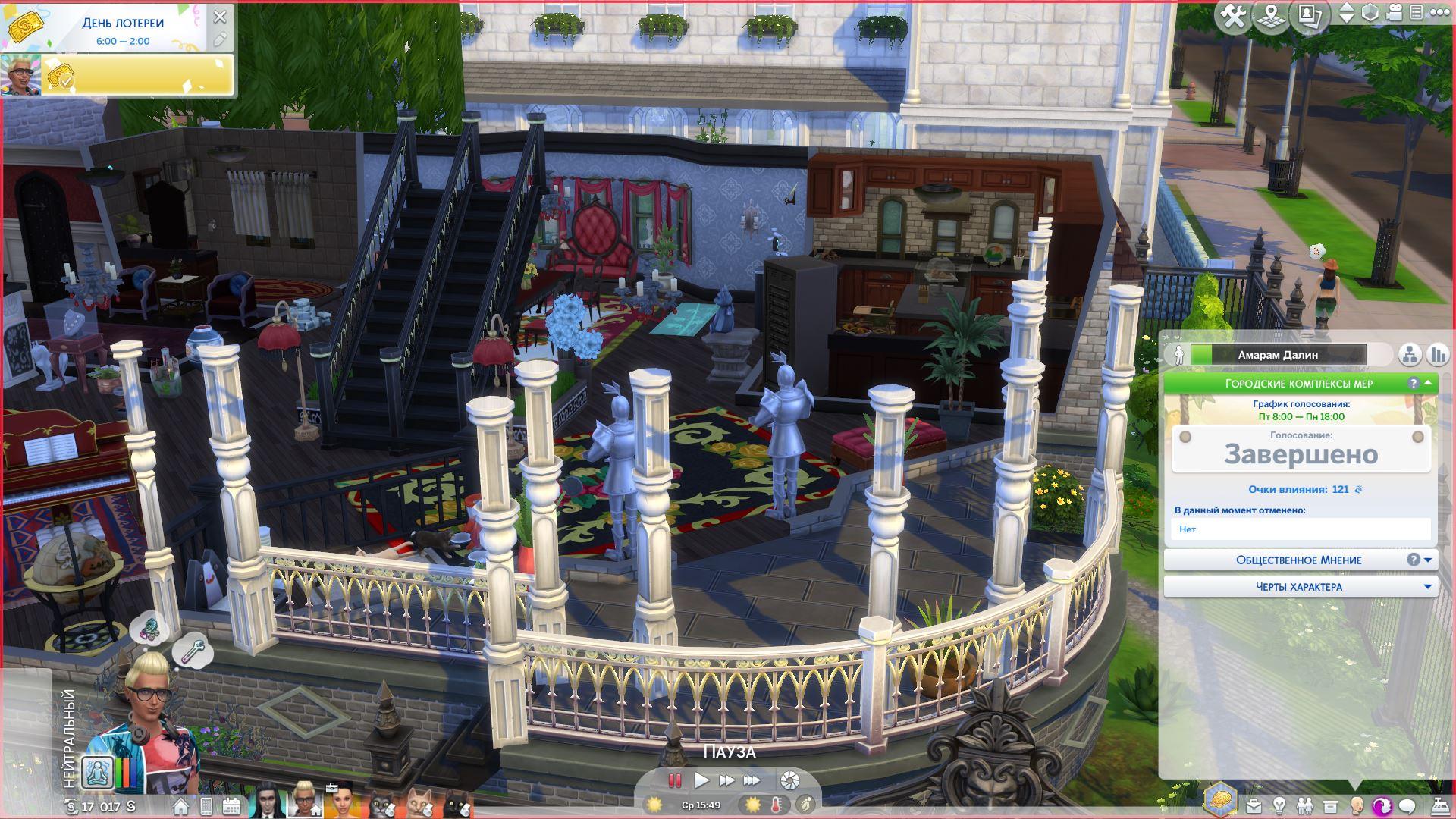Open the relationships panel with two figures
The image size is (1456, 819).
tap(1304, 806)
